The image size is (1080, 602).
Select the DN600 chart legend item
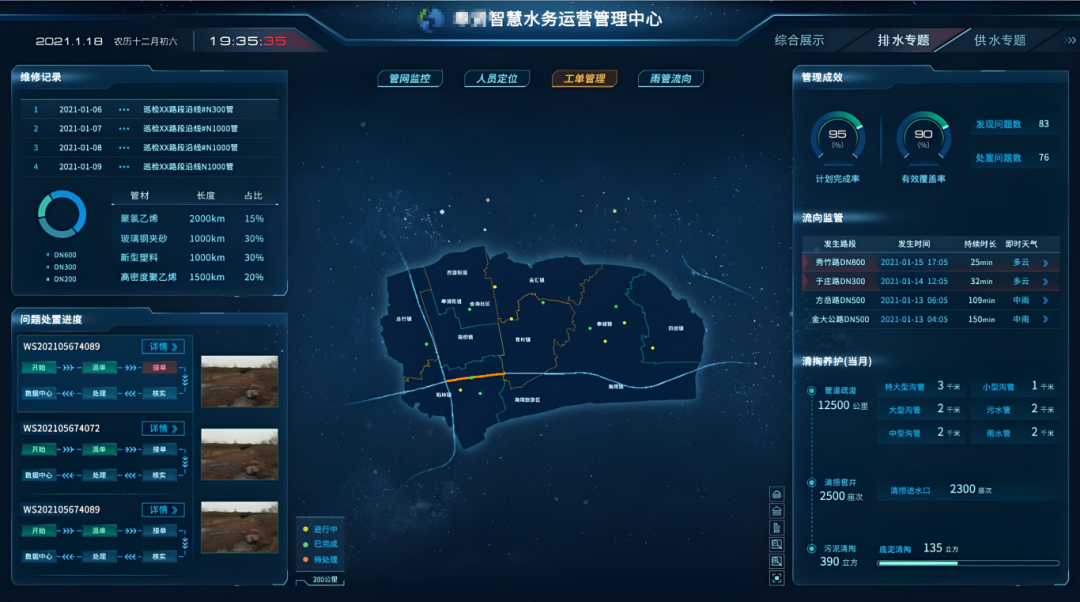point(64,254)
